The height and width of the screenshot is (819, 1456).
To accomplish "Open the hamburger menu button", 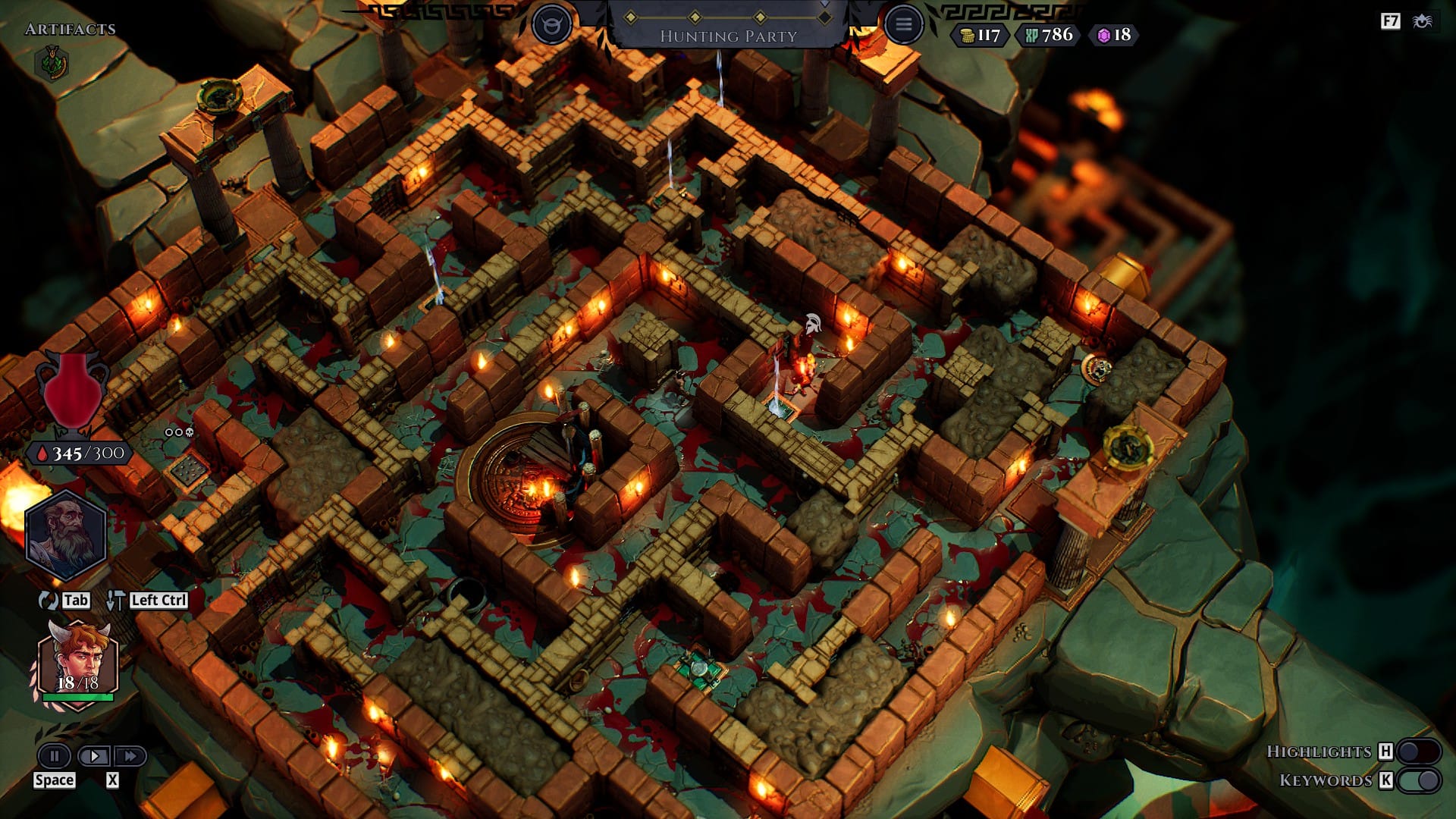I will 902,24.
